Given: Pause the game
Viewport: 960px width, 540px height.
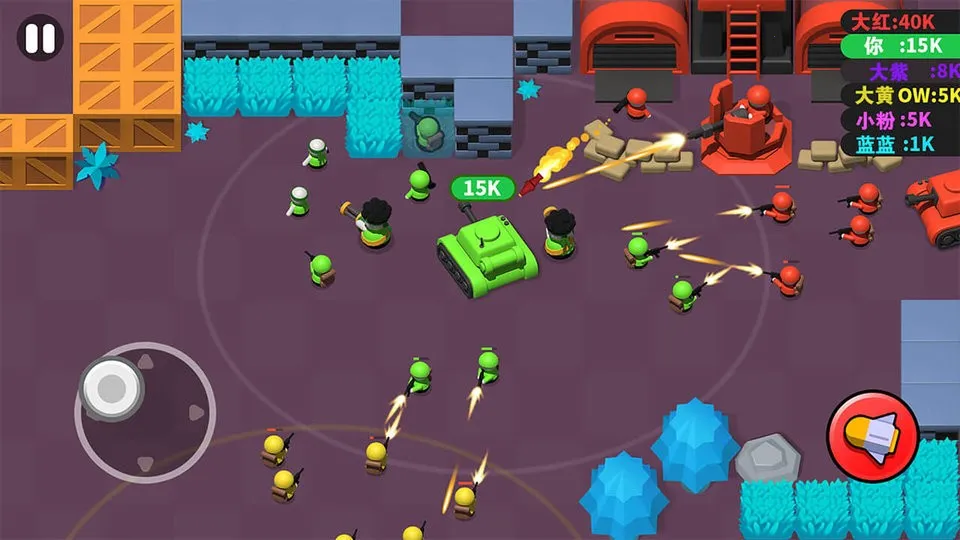Looking at the screenshot, I should click(x=40, y=38).
